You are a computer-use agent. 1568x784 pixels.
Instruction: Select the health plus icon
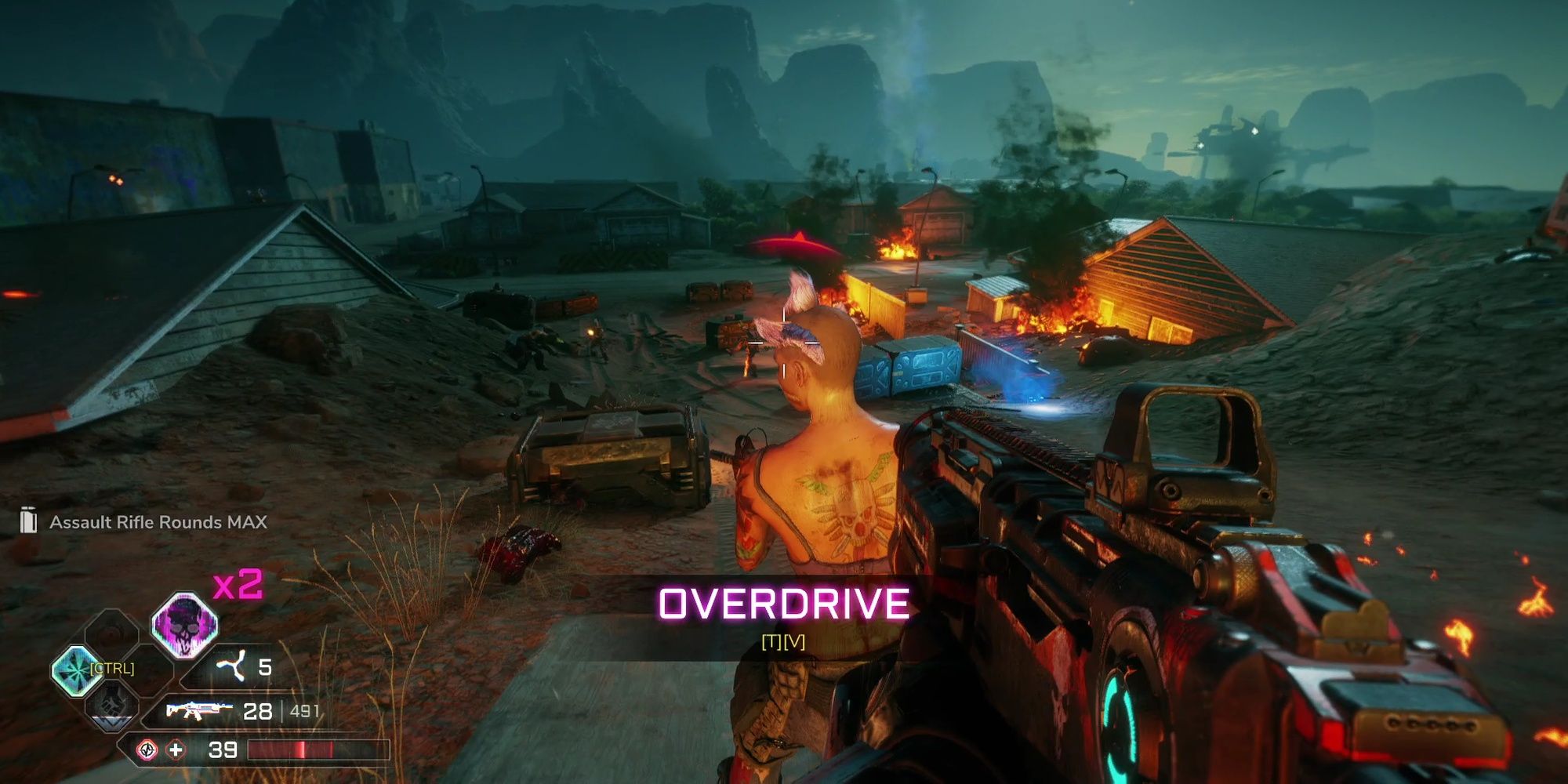[174, 750]
